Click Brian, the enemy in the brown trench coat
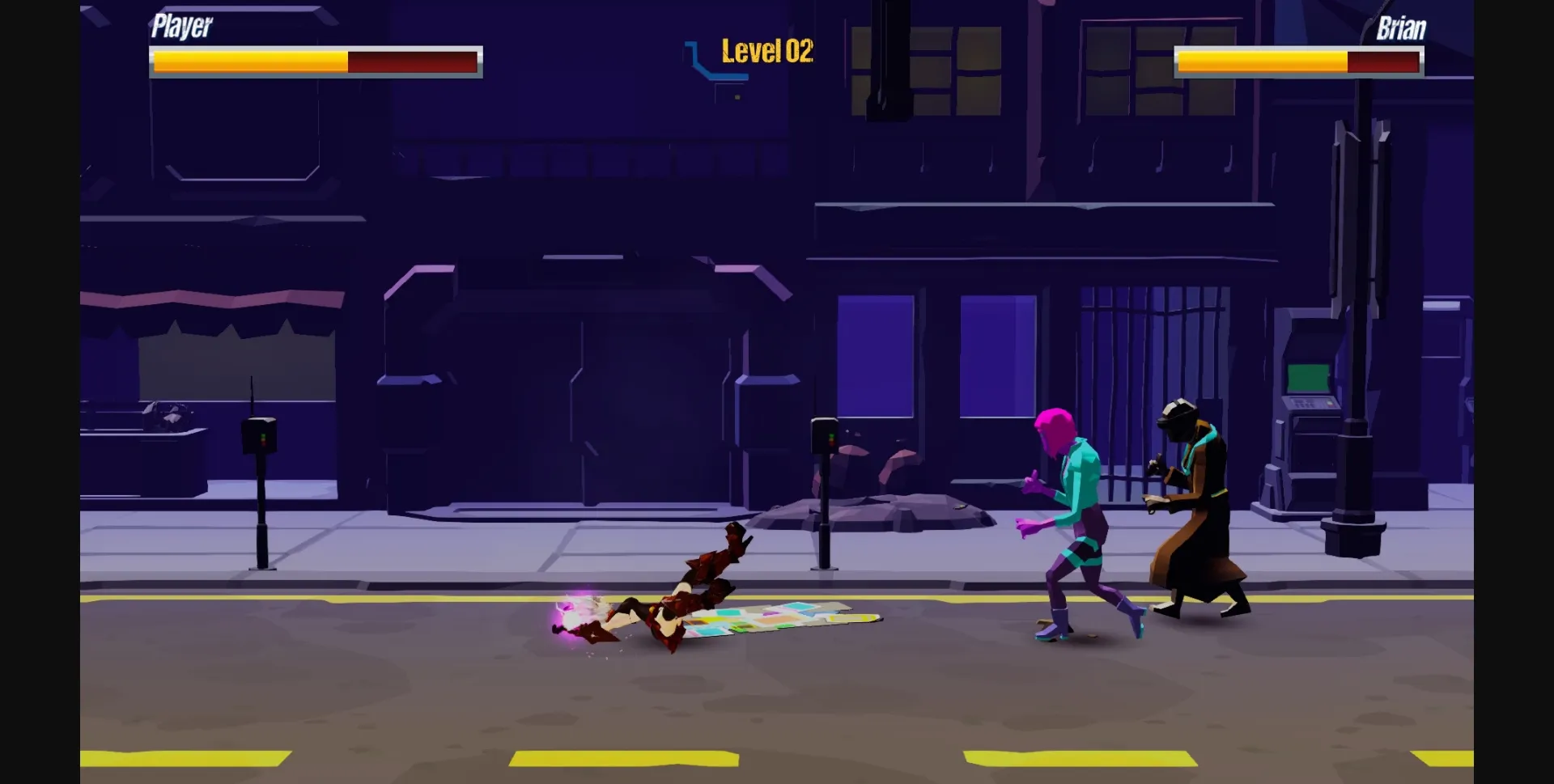The width and height of the screenshot is (1554, 784). [1198, 502]
